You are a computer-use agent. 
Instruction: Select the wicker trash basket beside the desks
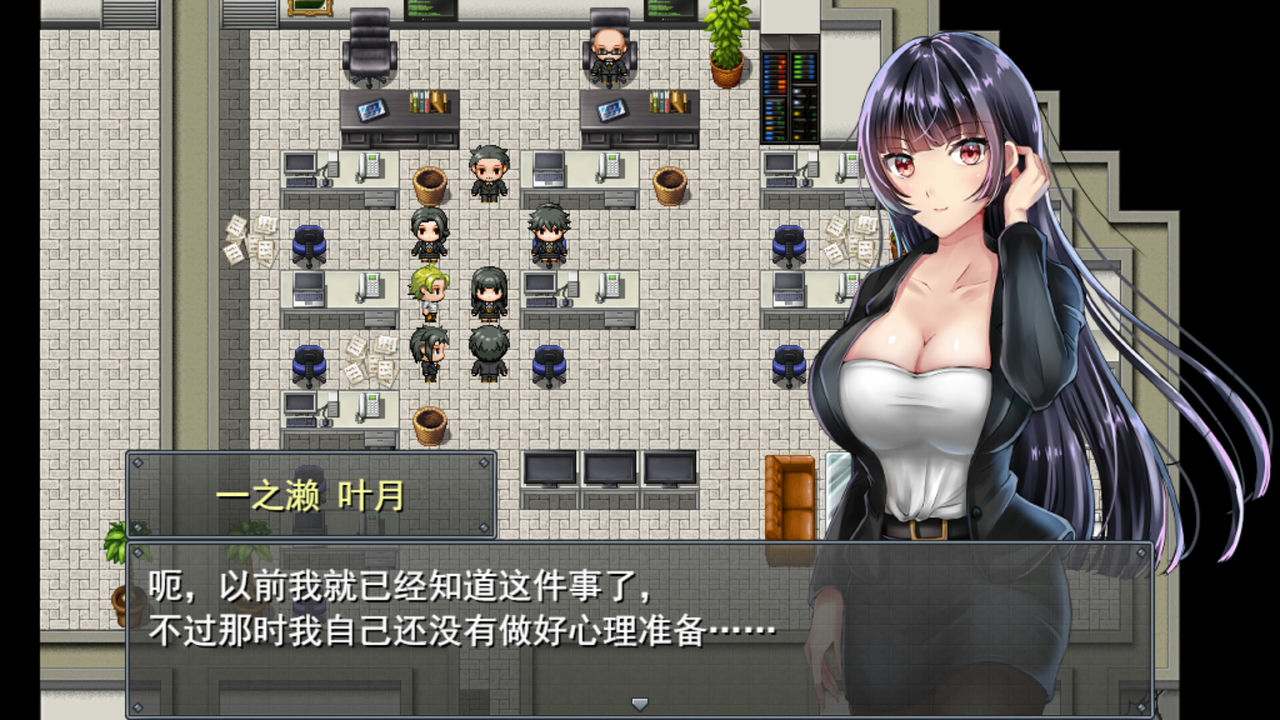pyautogui.click(x=428, y=183)
